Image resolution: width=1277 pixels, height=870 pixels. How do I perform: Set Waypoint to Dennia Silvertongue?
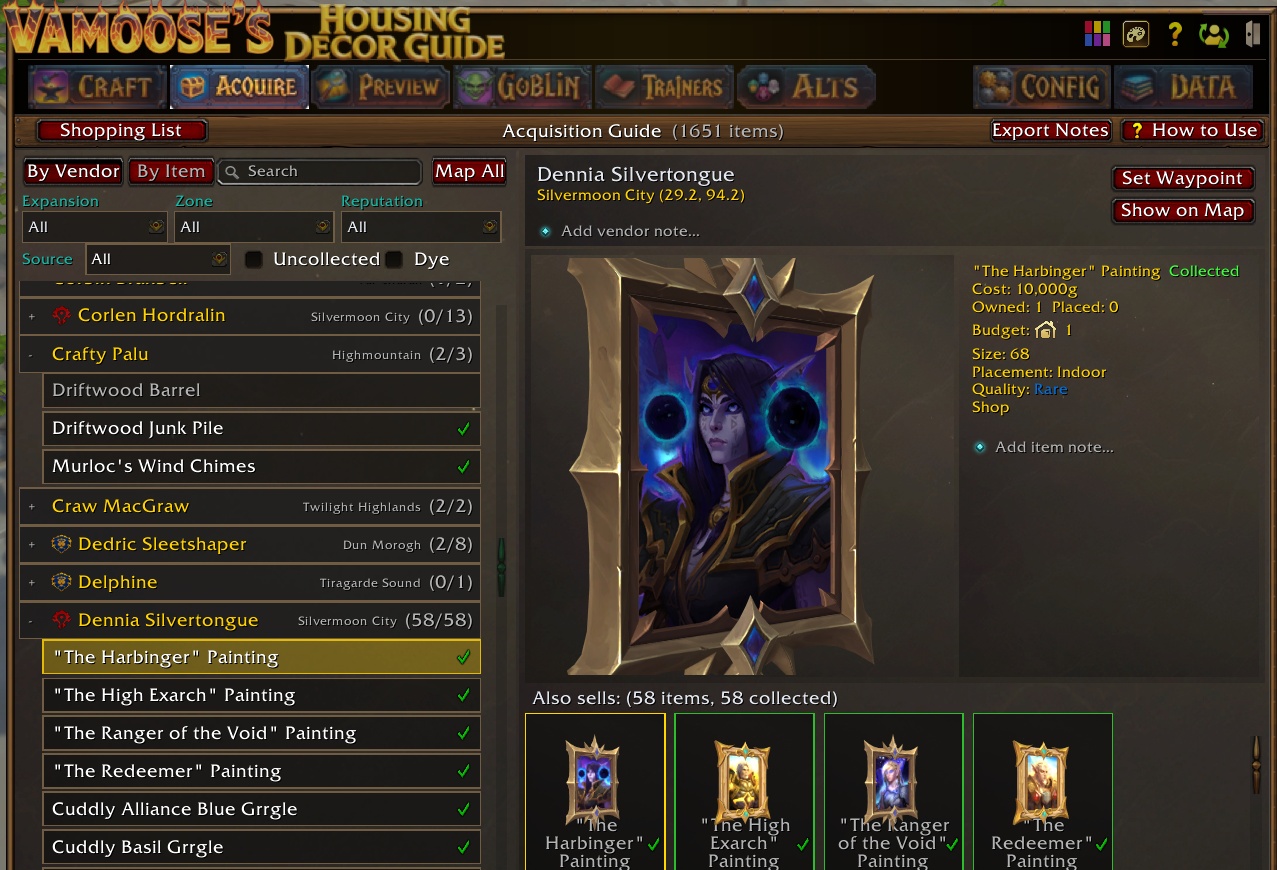[x=1182, y=178]
